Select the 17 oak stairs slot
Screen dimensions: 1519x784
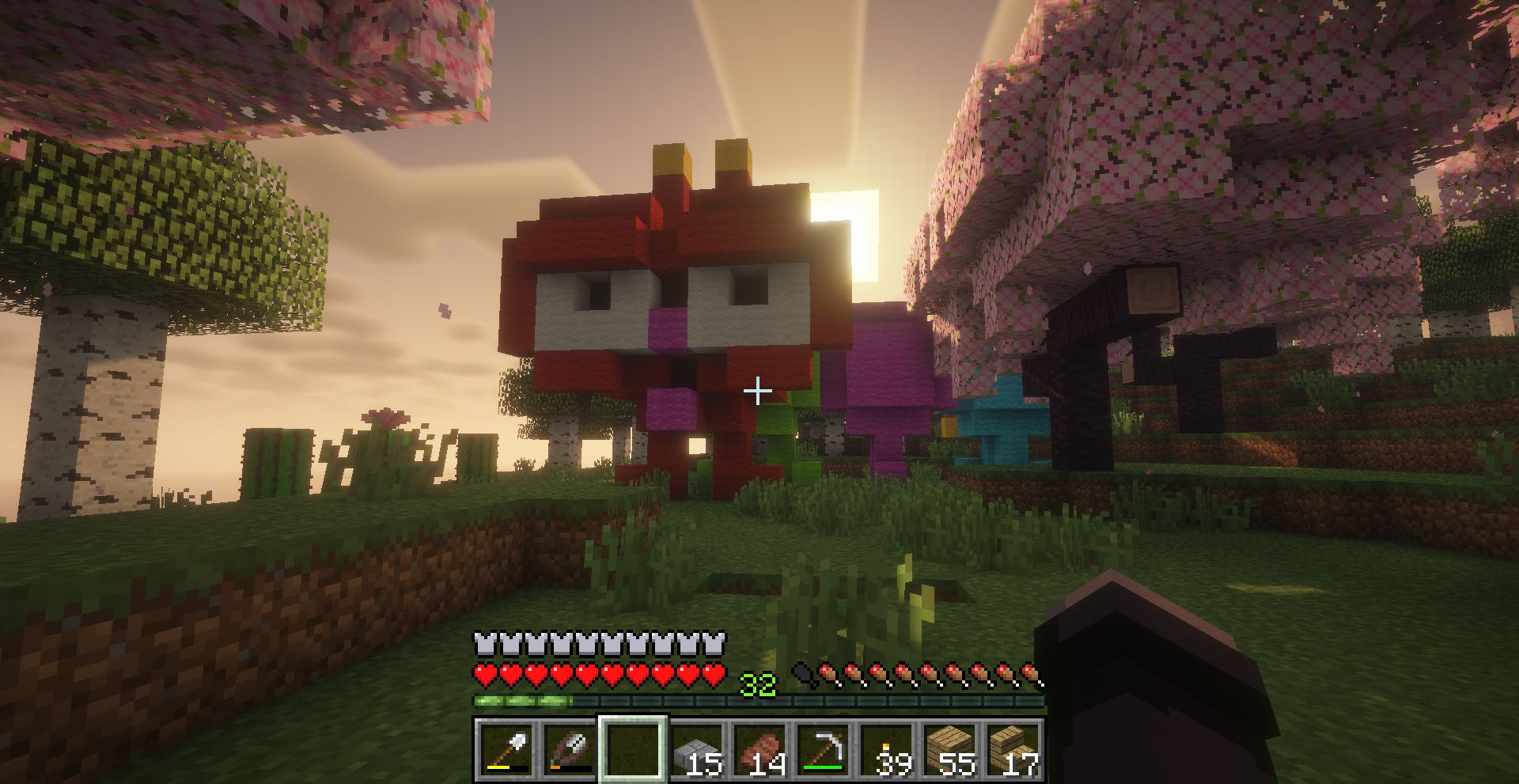point(1013,749)
